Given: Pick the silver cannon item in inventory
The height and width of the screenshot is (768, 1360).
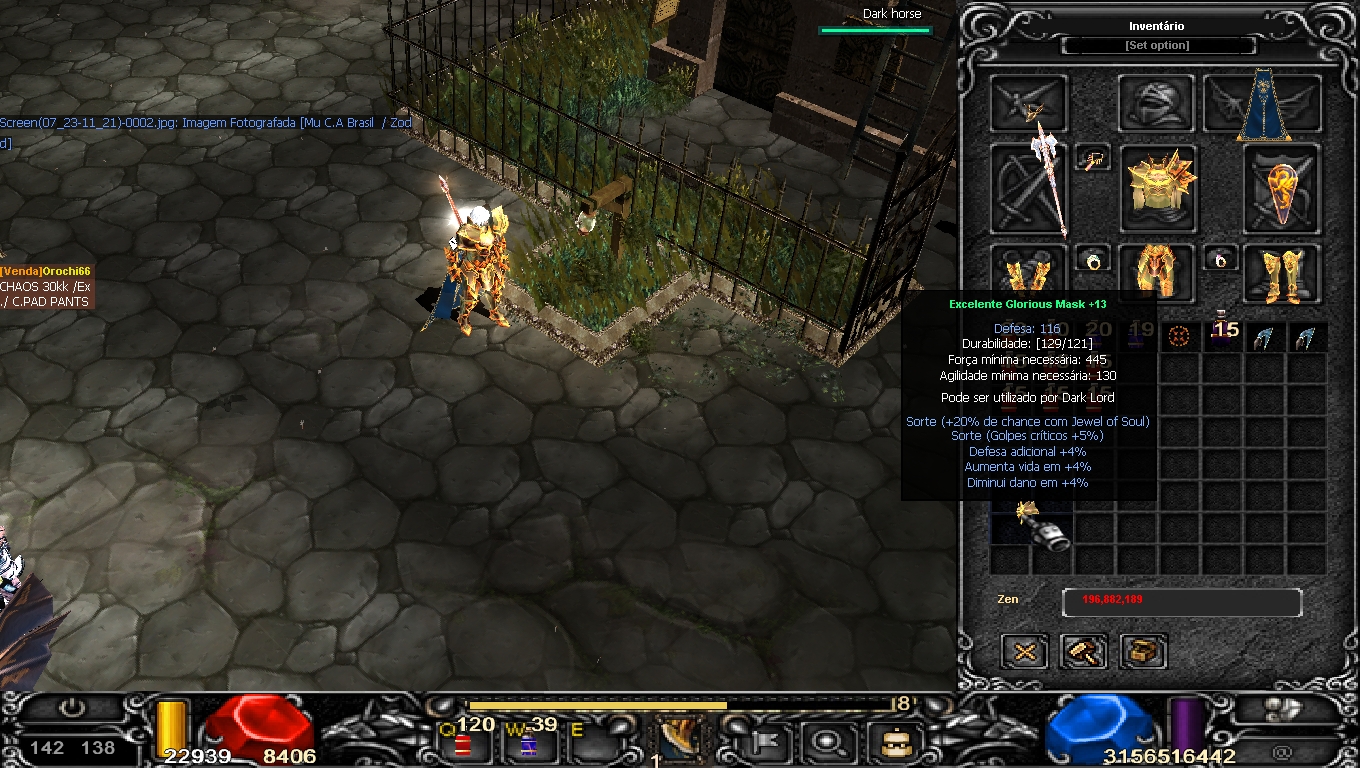Looking at the screenshot, I should (1040, 527).
